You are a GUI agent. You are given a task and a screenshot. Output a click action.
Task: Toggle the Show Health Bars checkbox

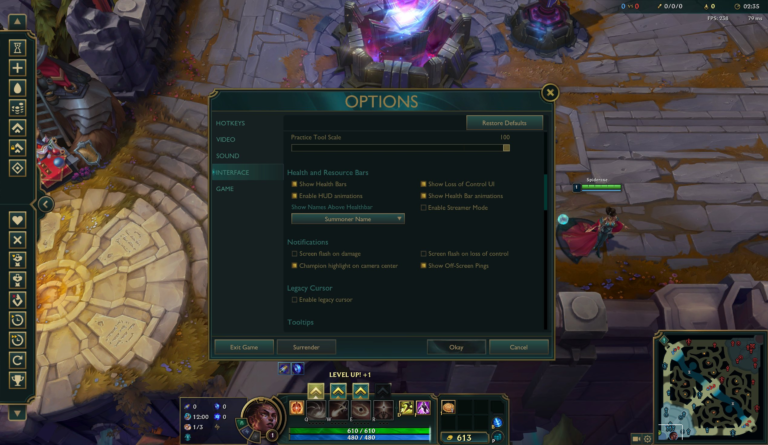point(294,185)
